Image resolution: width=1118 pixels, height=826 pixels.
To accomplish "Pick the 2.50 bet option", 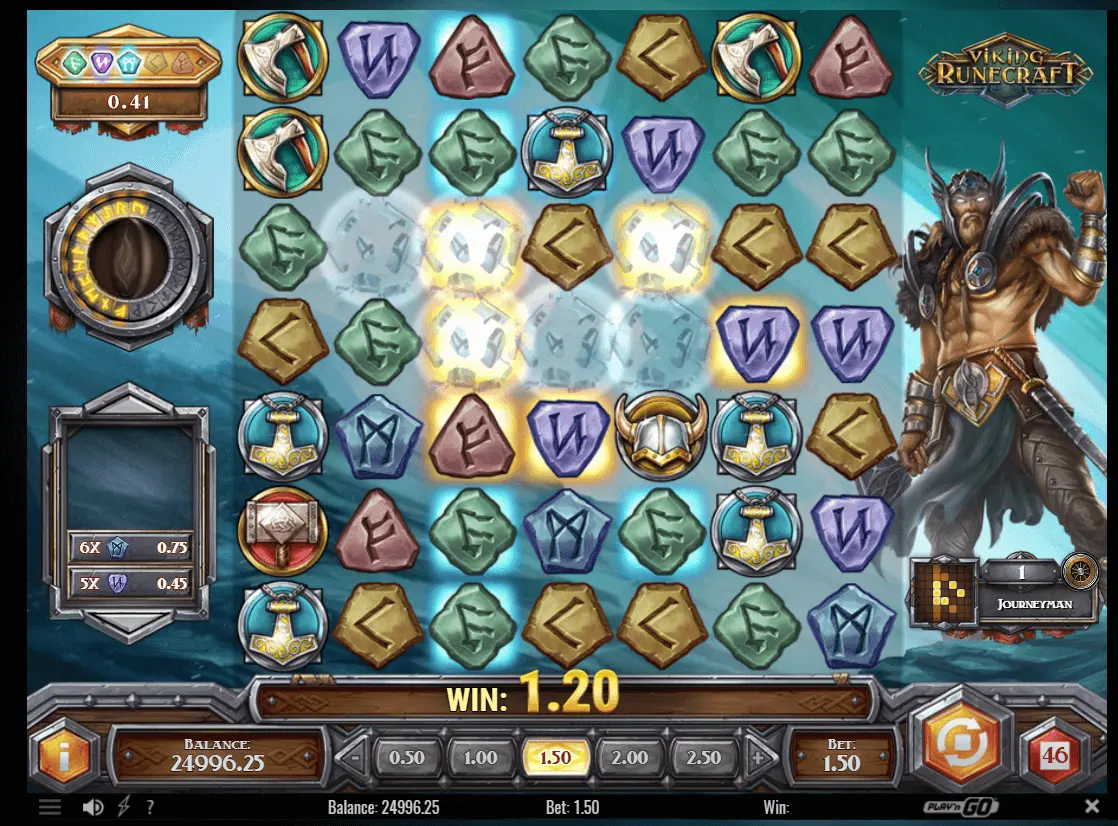I will point(703,757).
